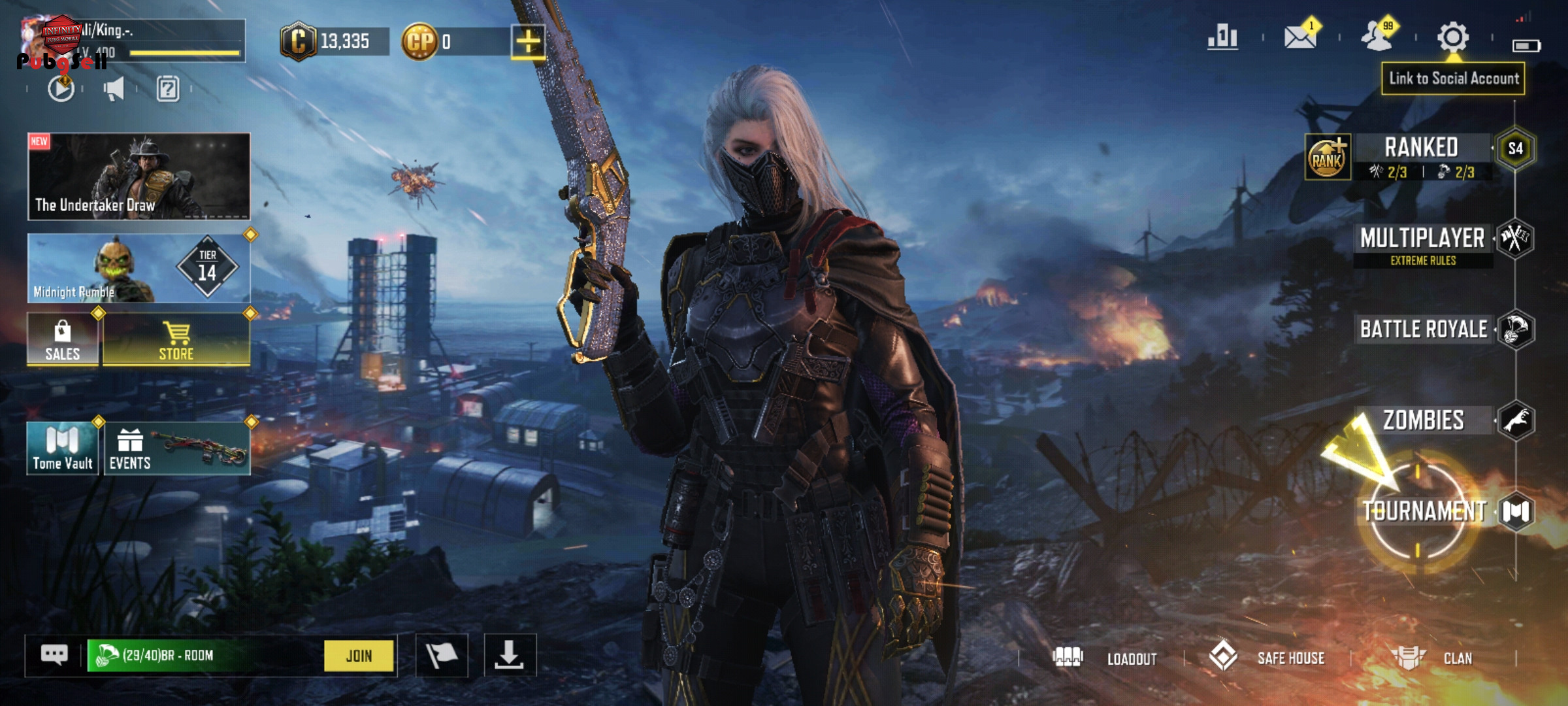Open The Undertaker Draw banner

click(139, 176)
